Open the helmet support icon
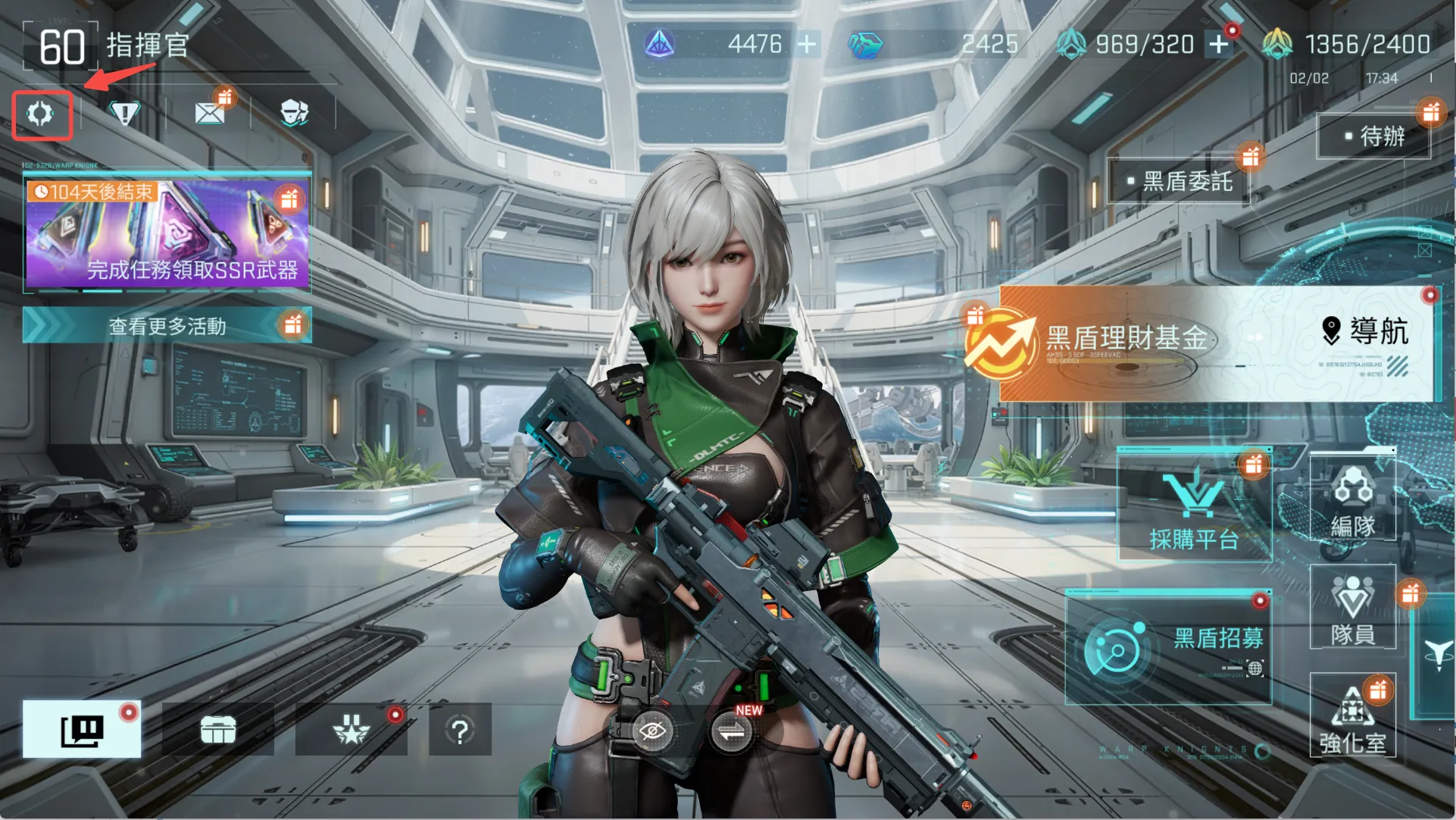The image size is (1456, 820). coord(294,114)
